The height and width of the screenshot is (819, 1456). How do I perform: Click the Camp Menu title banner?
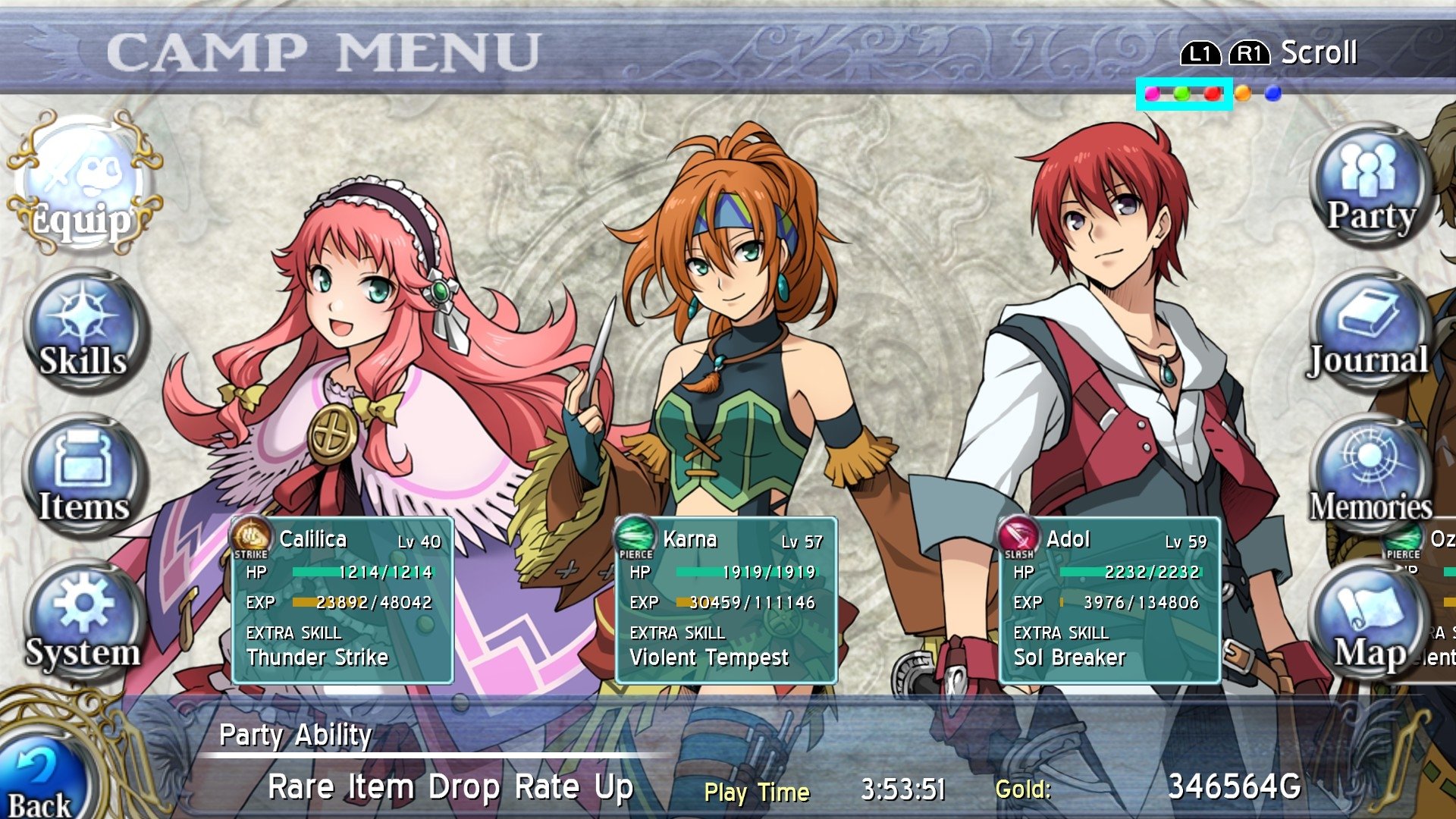(x=326, y=49)
